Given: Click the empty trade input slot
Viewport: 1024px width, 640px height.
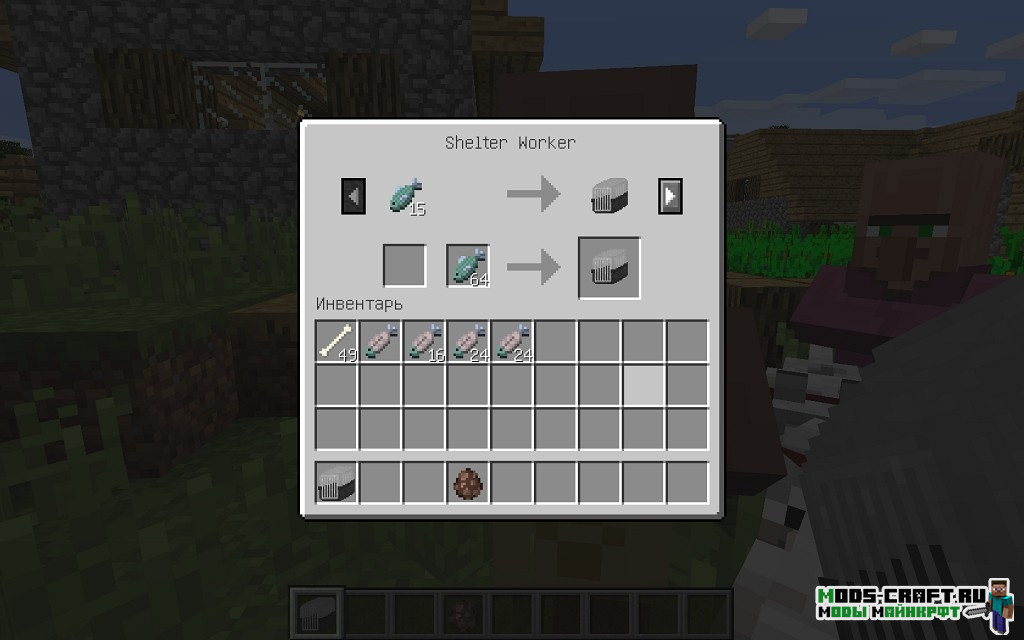Looking at the screenshot, I should point(405,266).
